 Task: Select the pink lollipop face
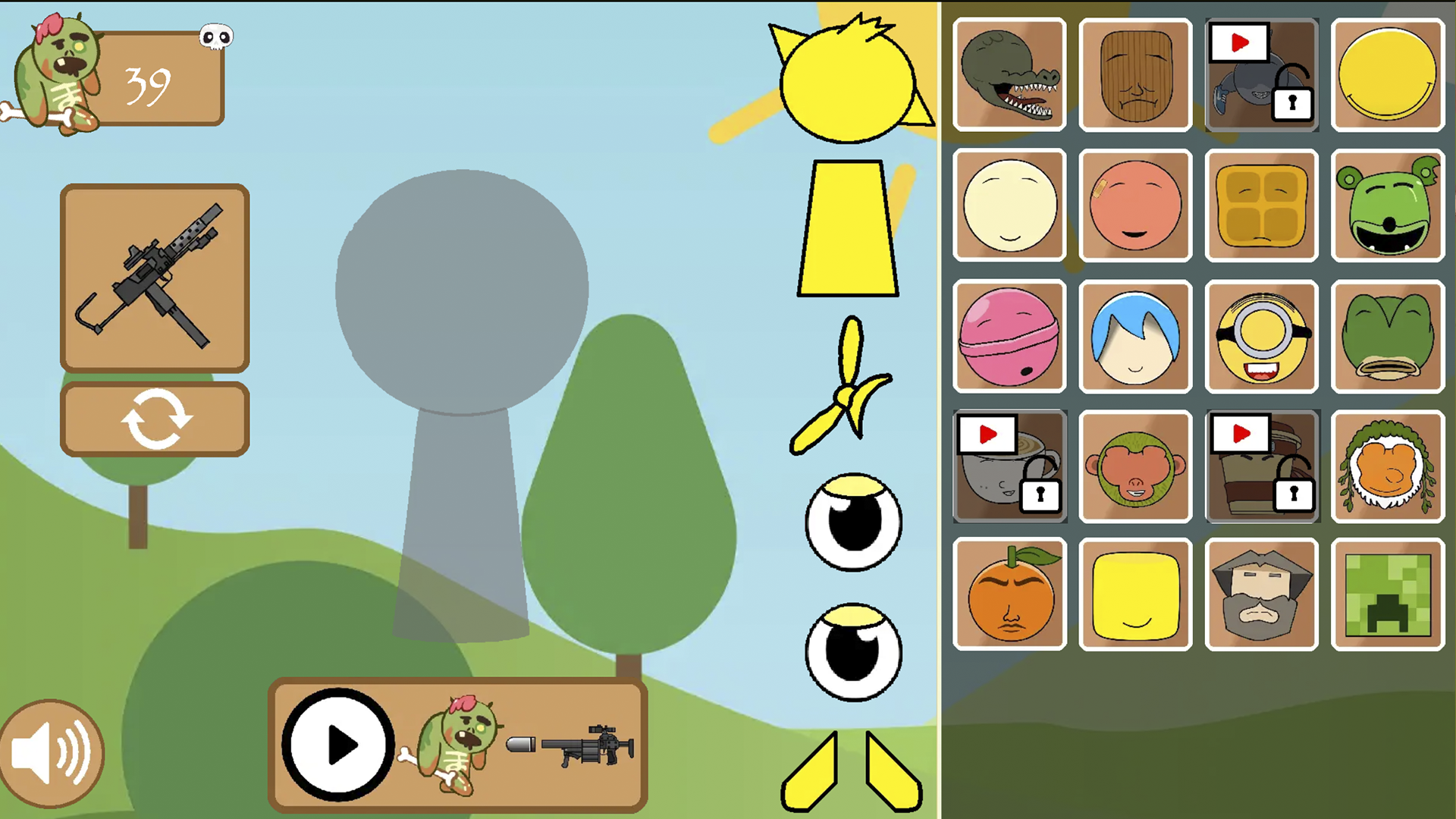(1009, 336)
